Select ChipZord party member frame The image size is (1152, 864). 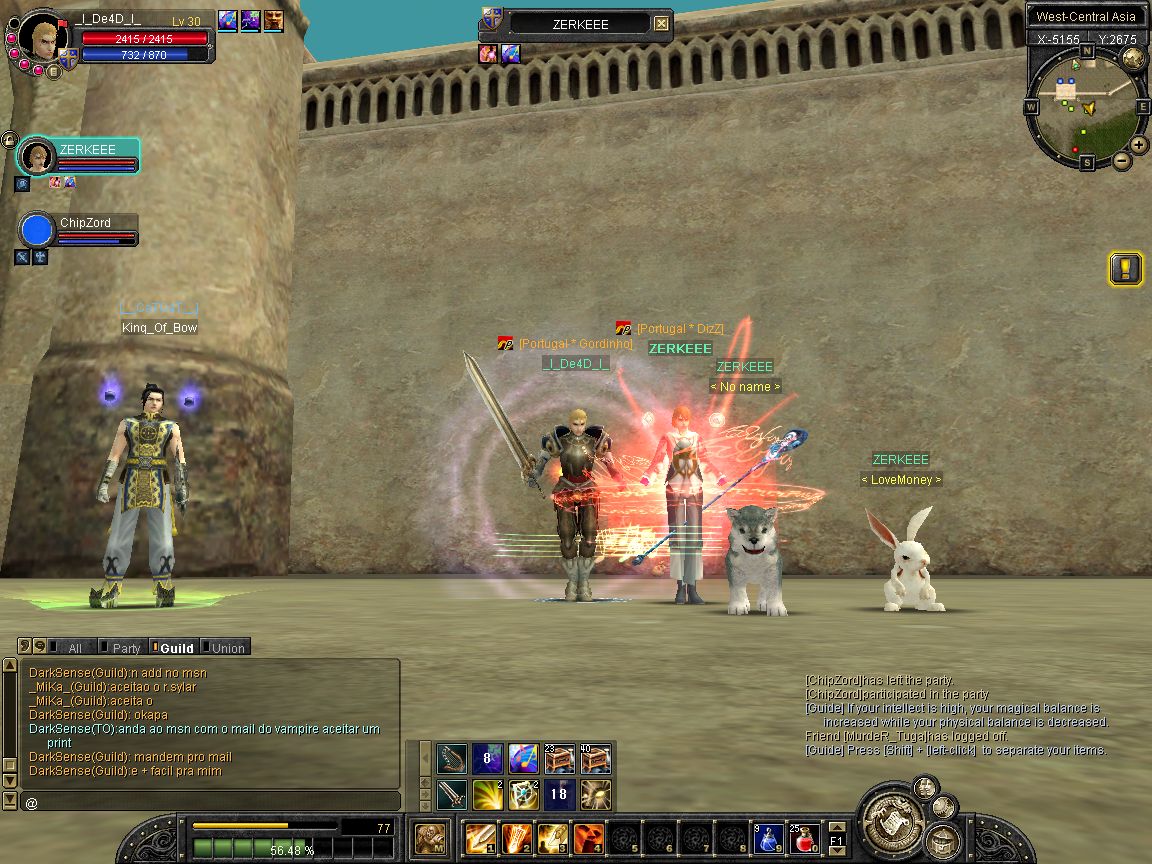(79, 229)
